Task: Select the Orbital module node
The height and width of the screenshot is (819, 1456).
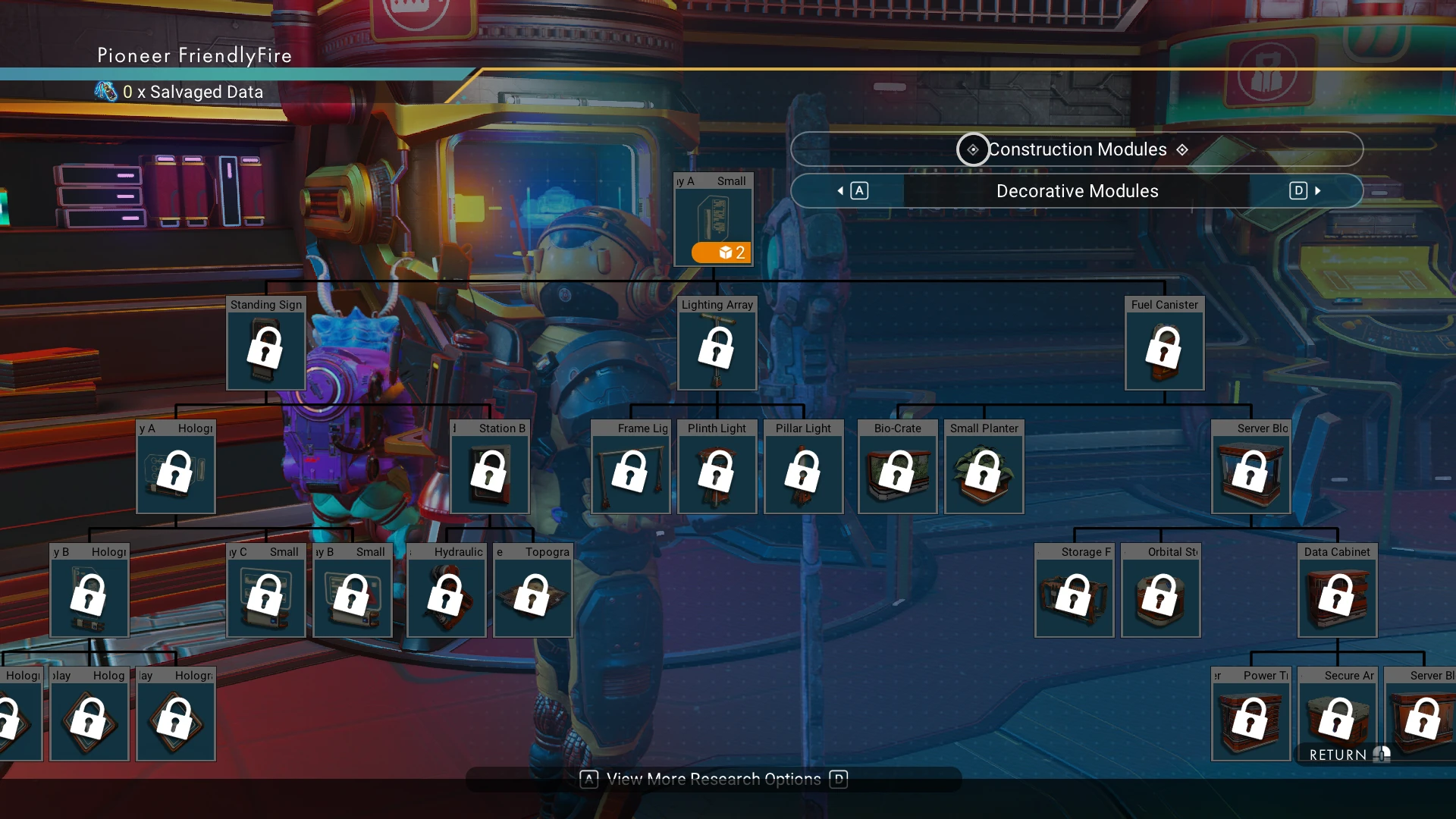Action: (x=1160, y=591)
